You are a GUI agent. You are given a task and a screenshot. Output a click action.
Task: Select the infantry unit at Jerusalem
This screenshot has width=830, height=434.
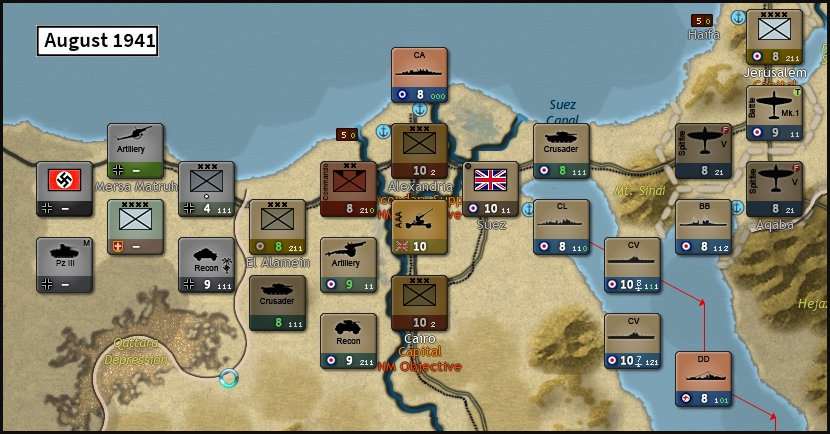(x=774, y=37)
